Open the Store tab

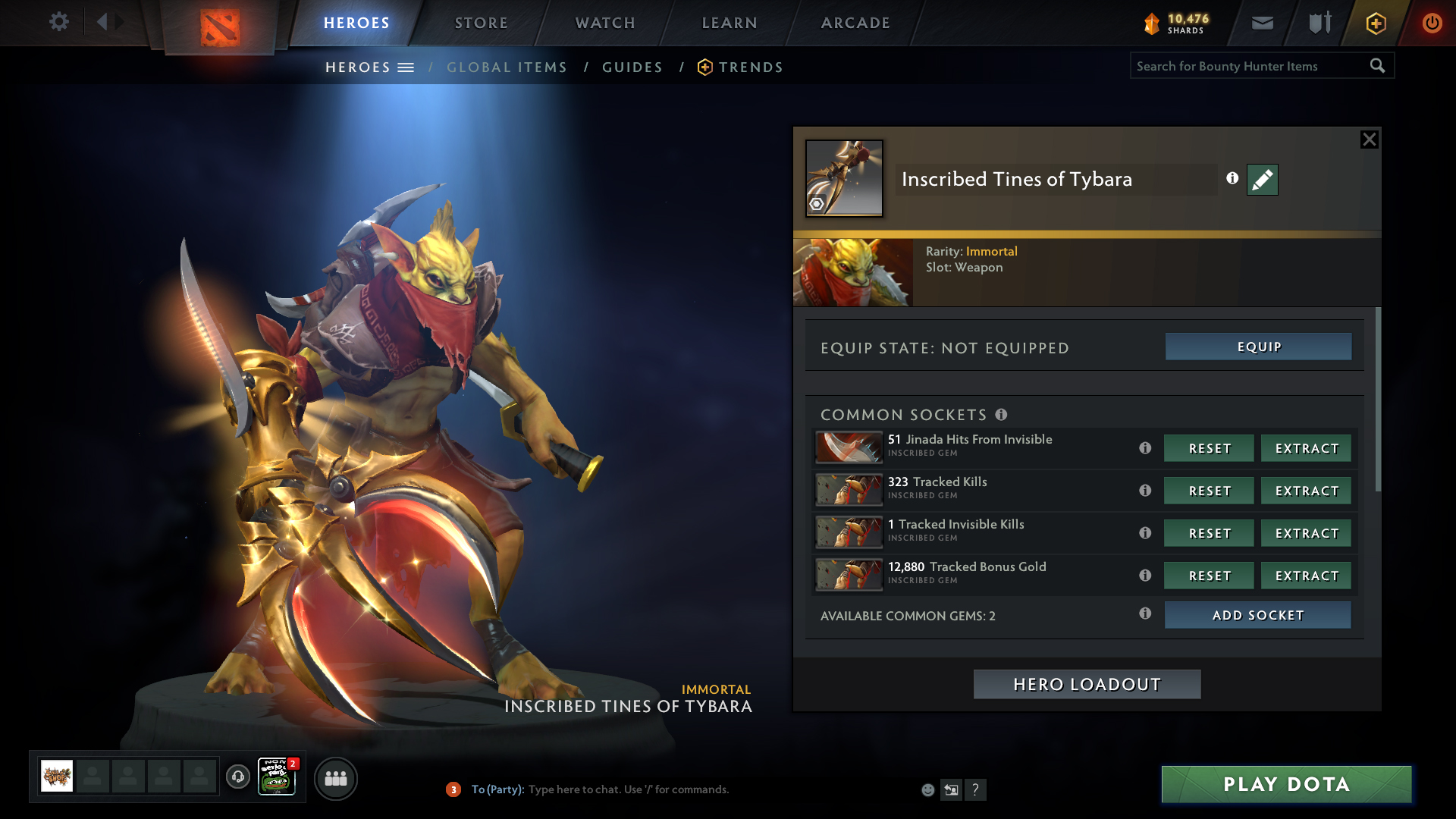tap(481, 23)
